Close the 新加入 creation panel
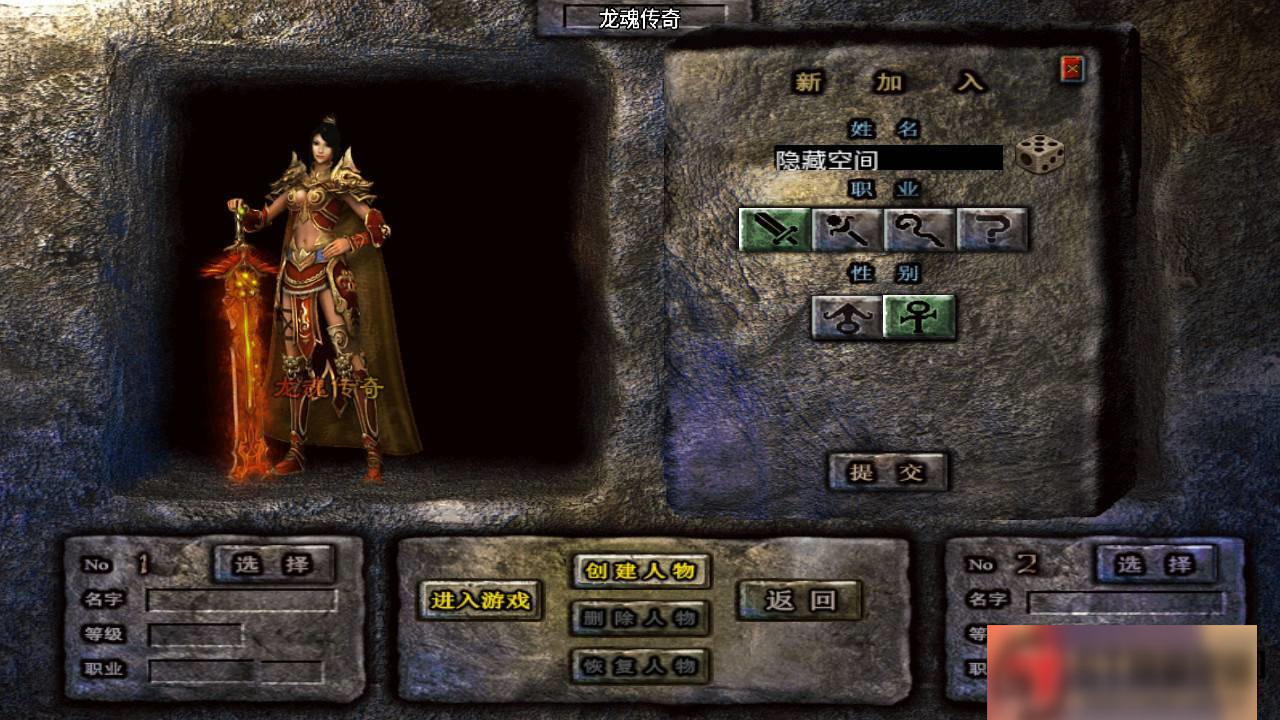The image size is (1280, 720). pos(1072,66)
